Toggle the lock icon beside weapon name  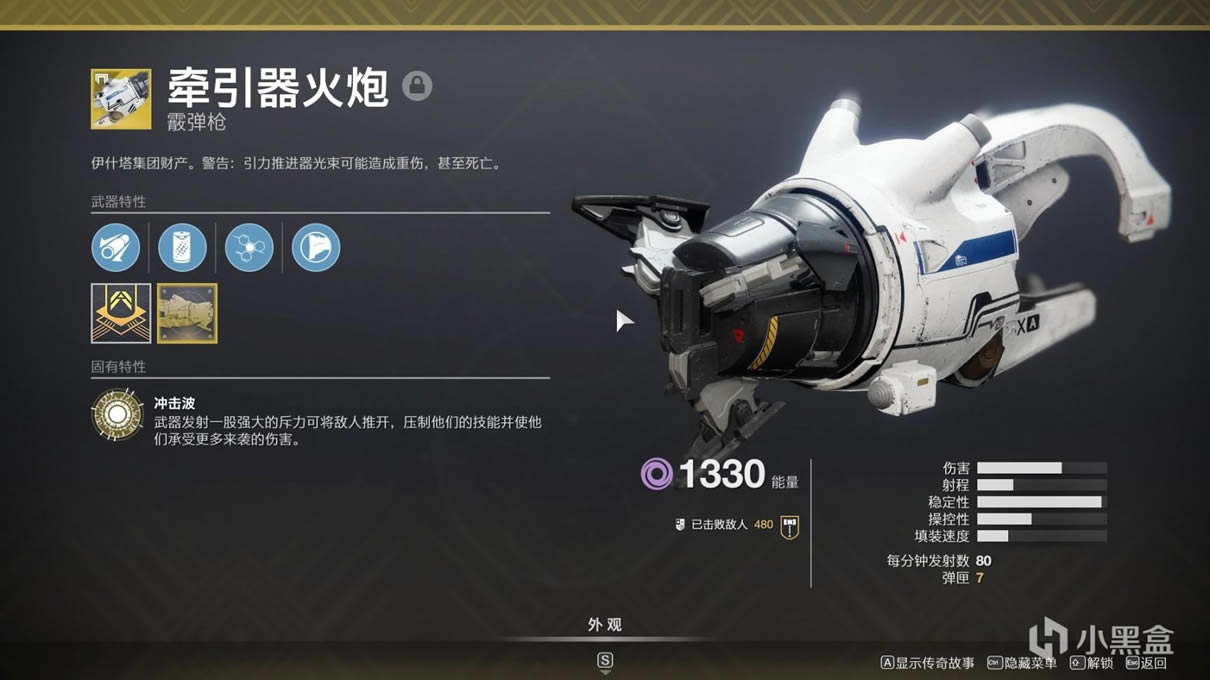click(417, 86)
